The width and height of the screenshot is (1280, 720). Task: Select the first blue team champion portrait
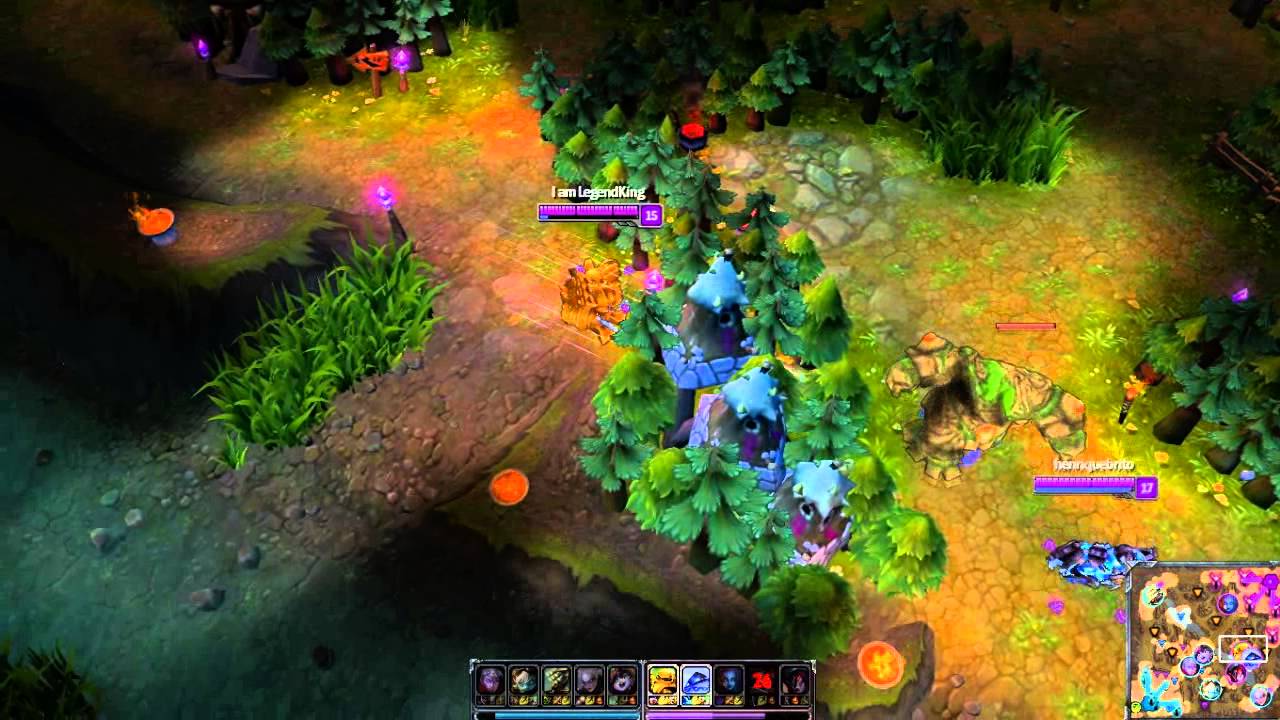[x=489, y=678]
